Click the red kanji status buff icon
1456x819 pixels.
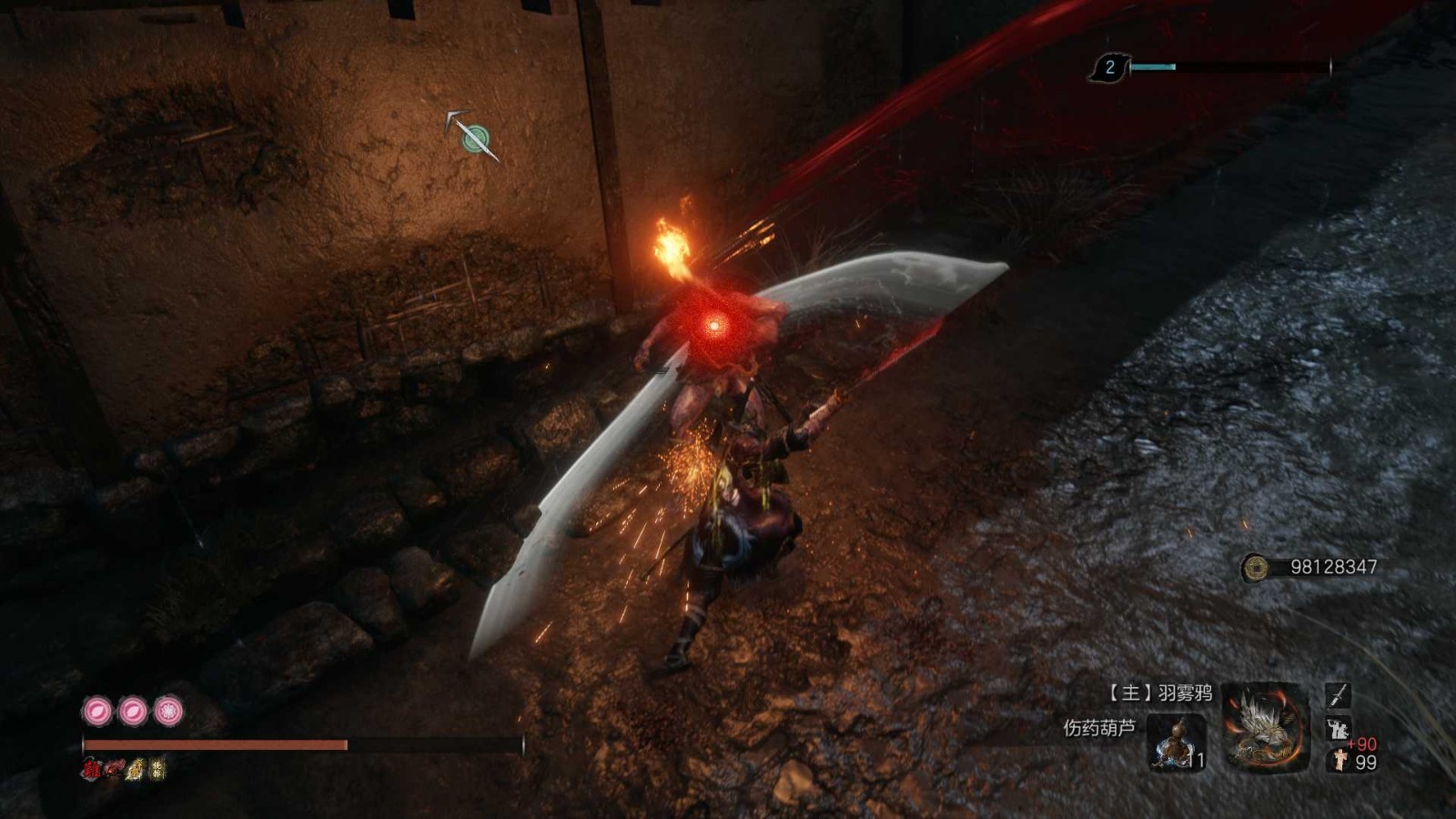point(91,769)
